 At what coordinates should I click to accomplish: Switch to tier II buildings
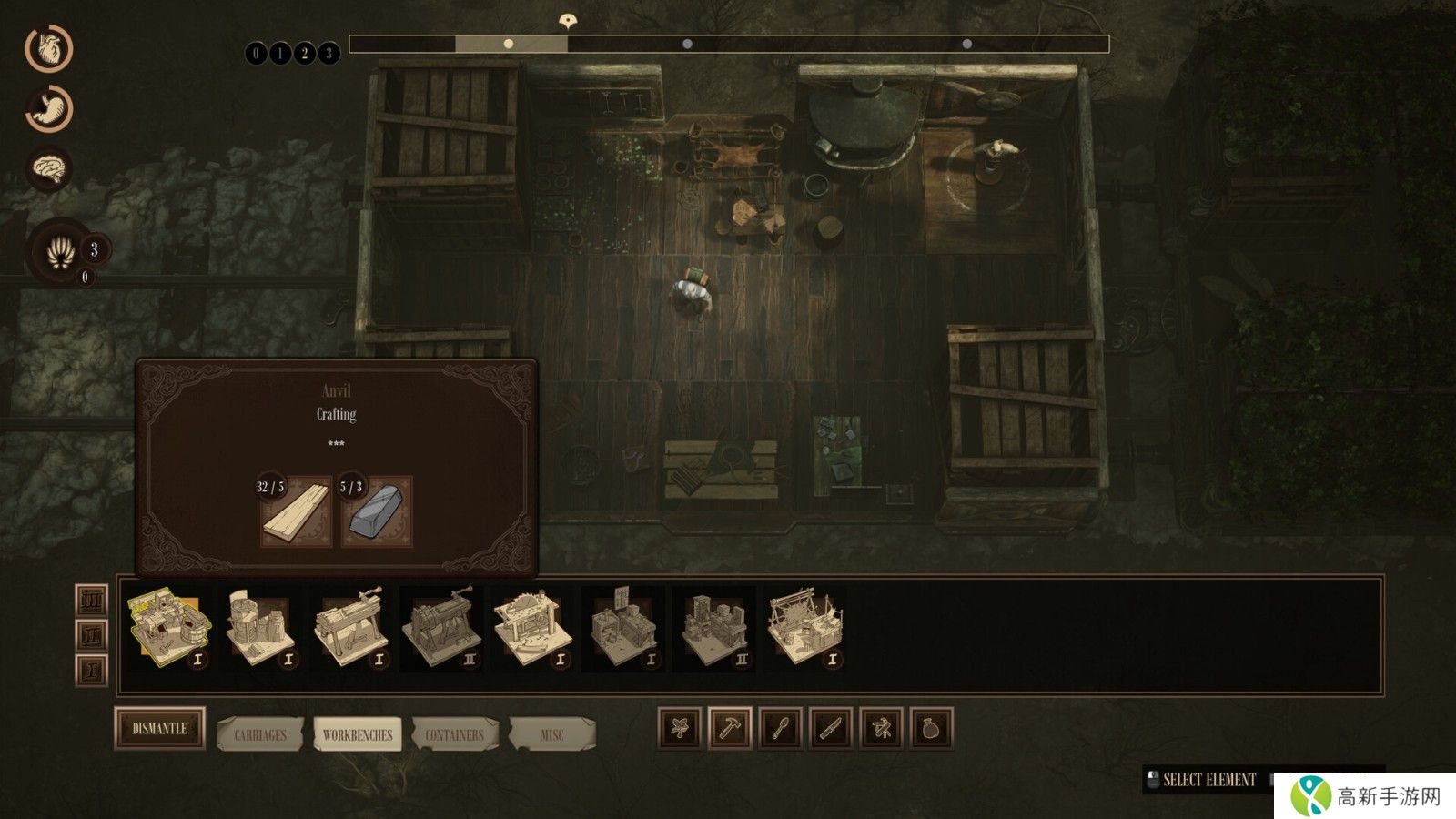91,635
